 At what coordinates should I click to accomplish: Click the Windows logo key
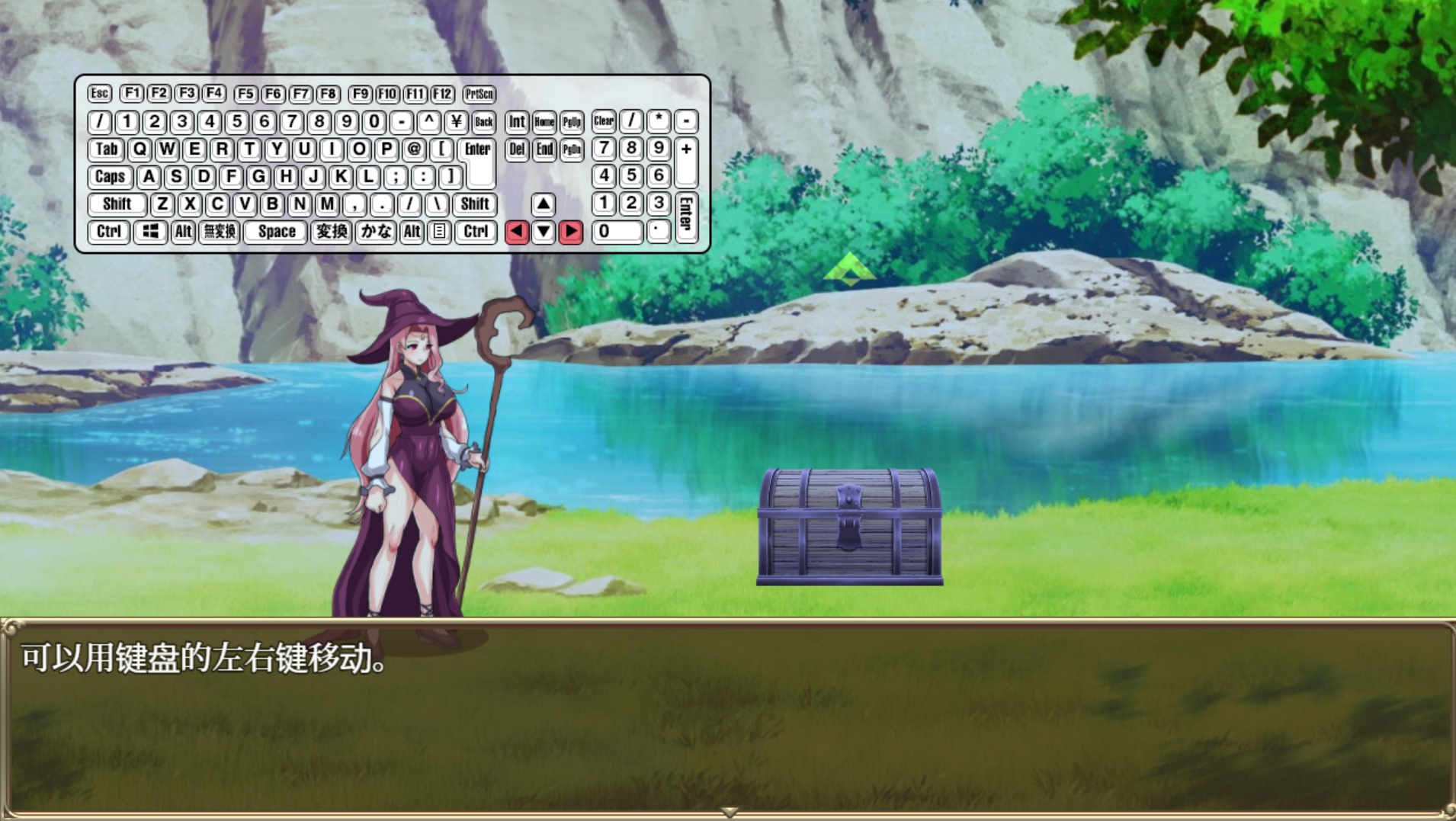(x=150, y=232)
